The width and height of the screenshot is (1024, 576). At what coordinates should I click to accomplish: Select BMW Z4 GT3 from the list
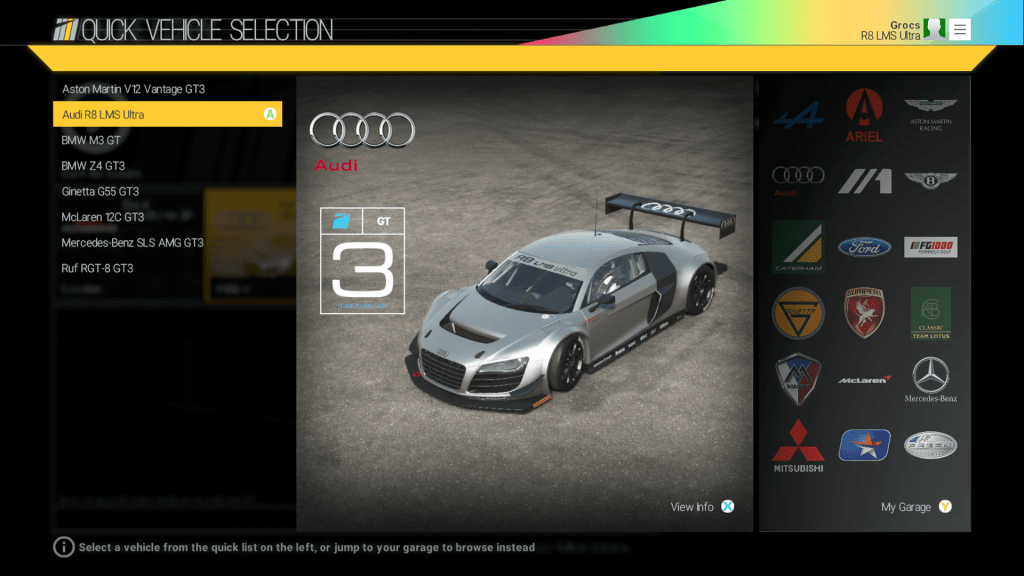pyautogui.click(x=93, y=166)
